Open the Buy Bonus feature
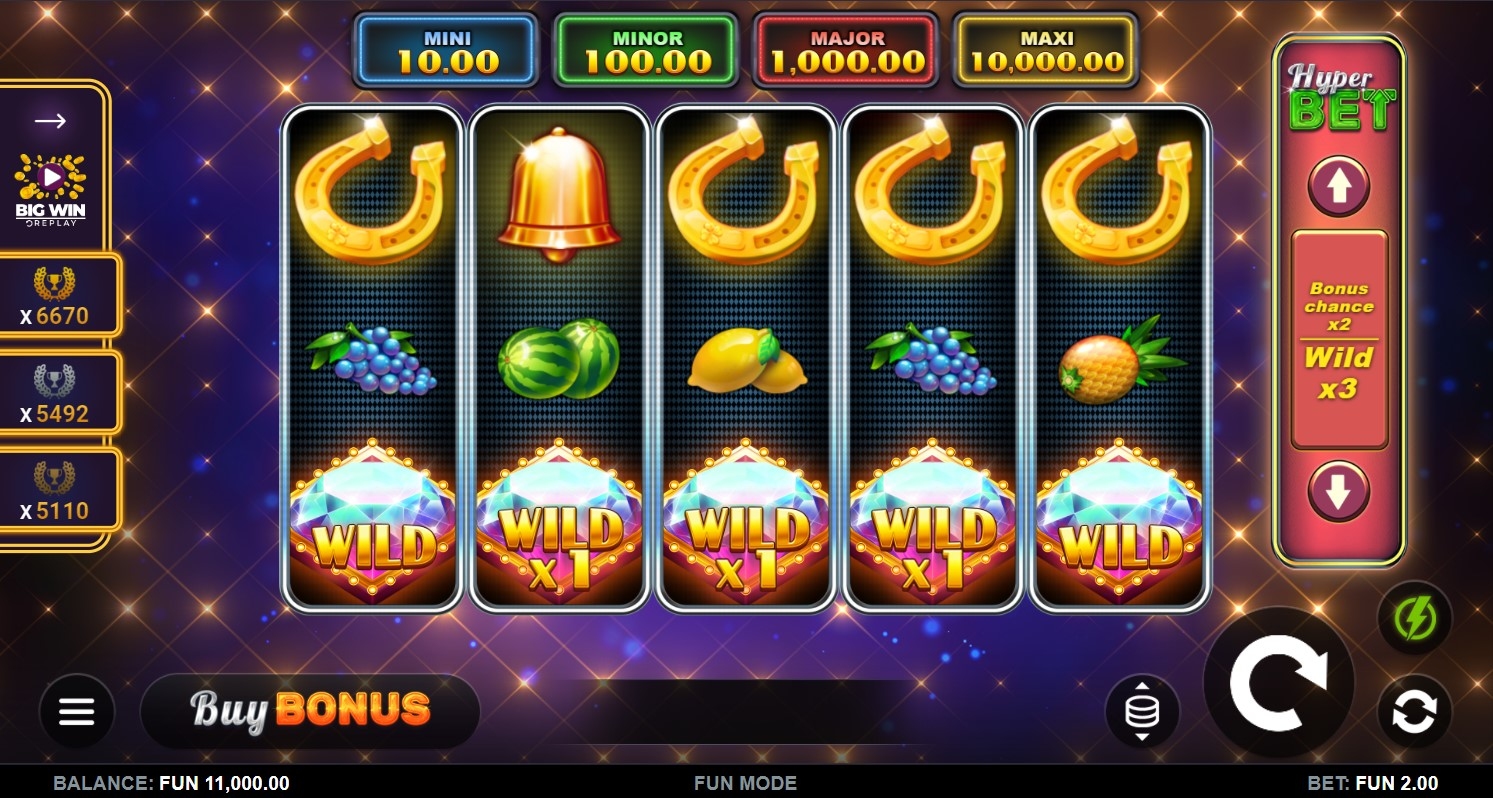Viewport: 1493px width, 798px height. pos(310,711)
